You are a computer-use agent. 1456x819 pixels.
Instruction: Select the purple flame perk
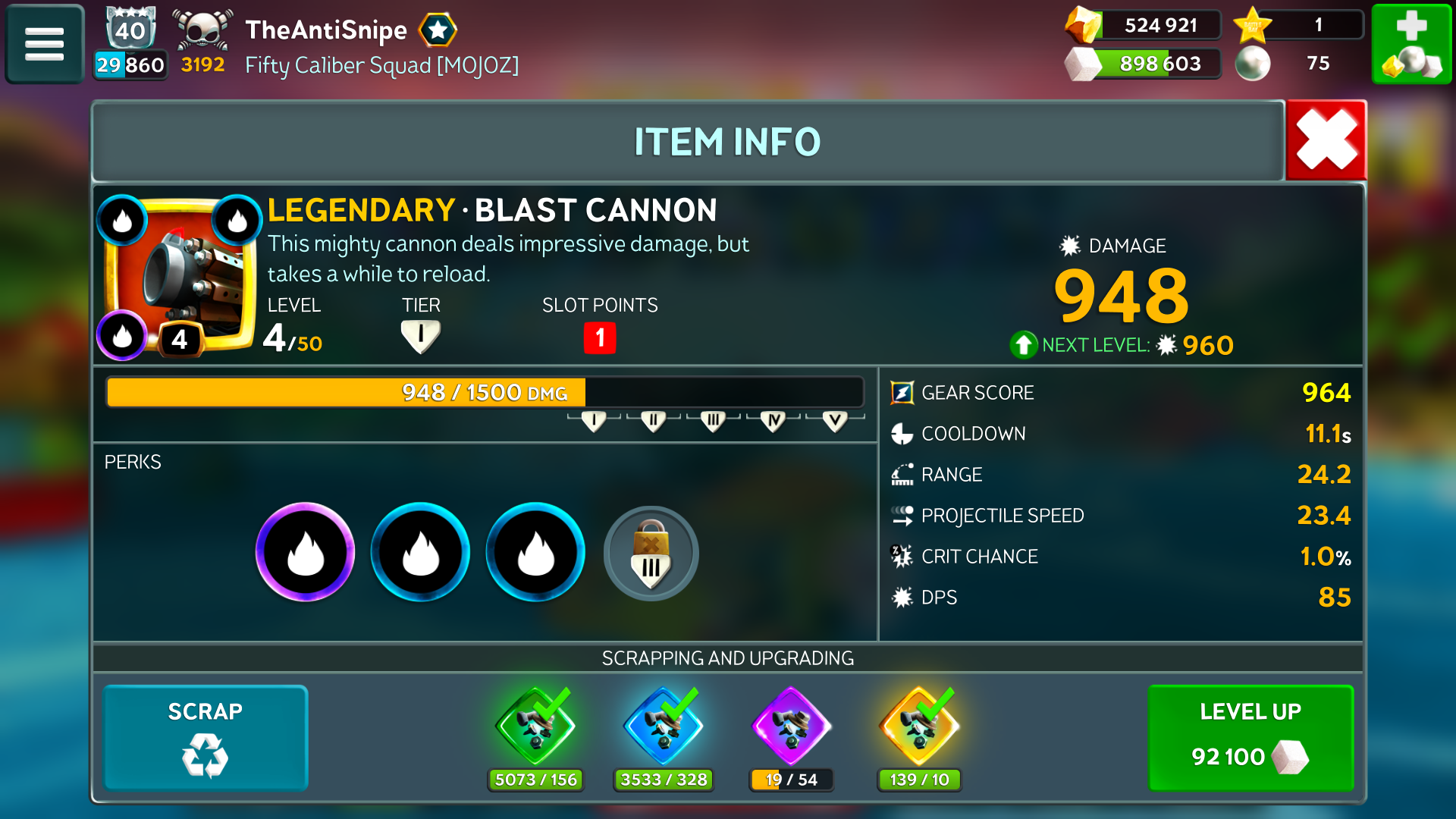(x=306, y=552)
